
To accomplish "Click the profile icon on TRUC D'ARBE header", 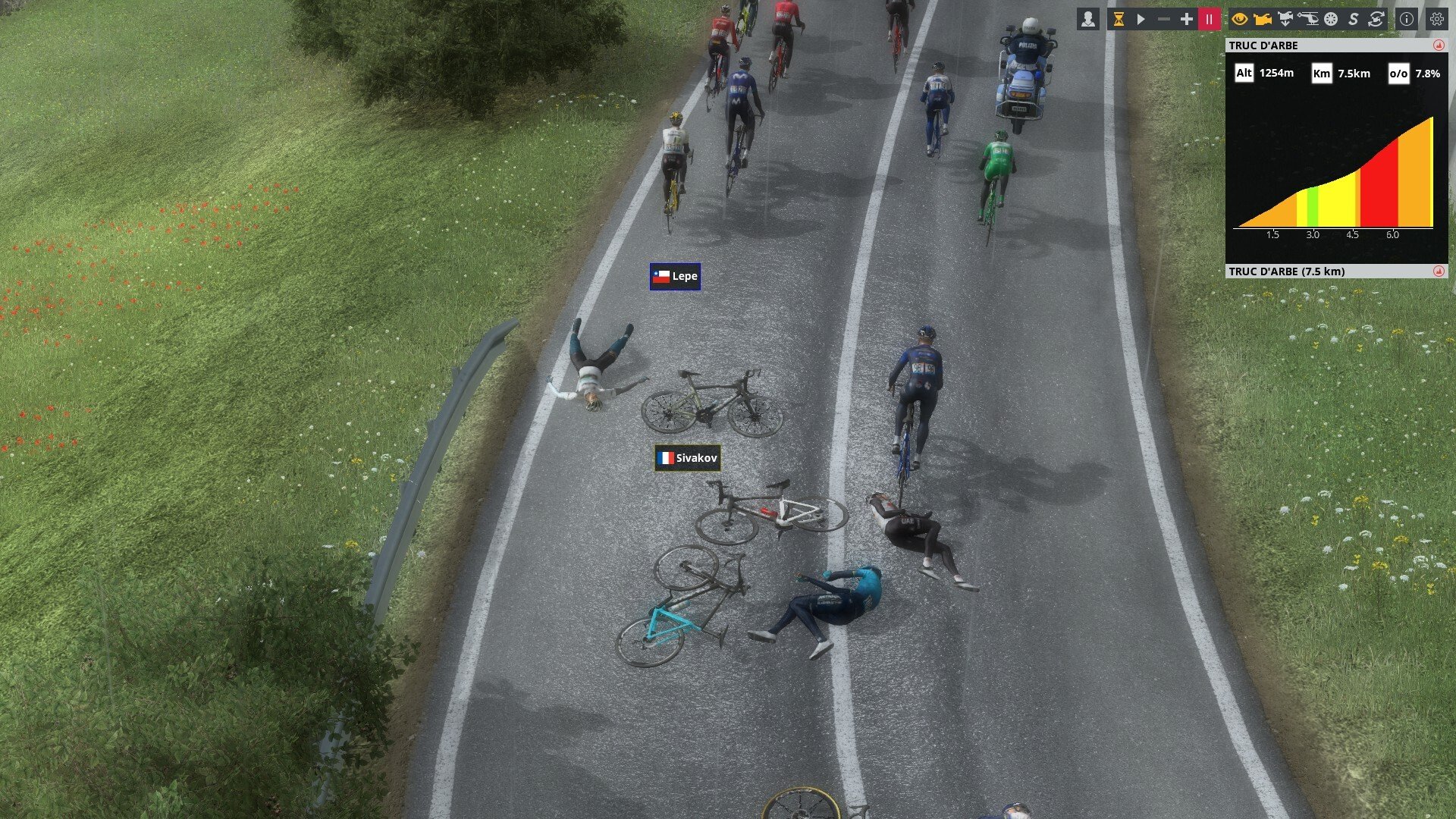I will point(1439,45).
